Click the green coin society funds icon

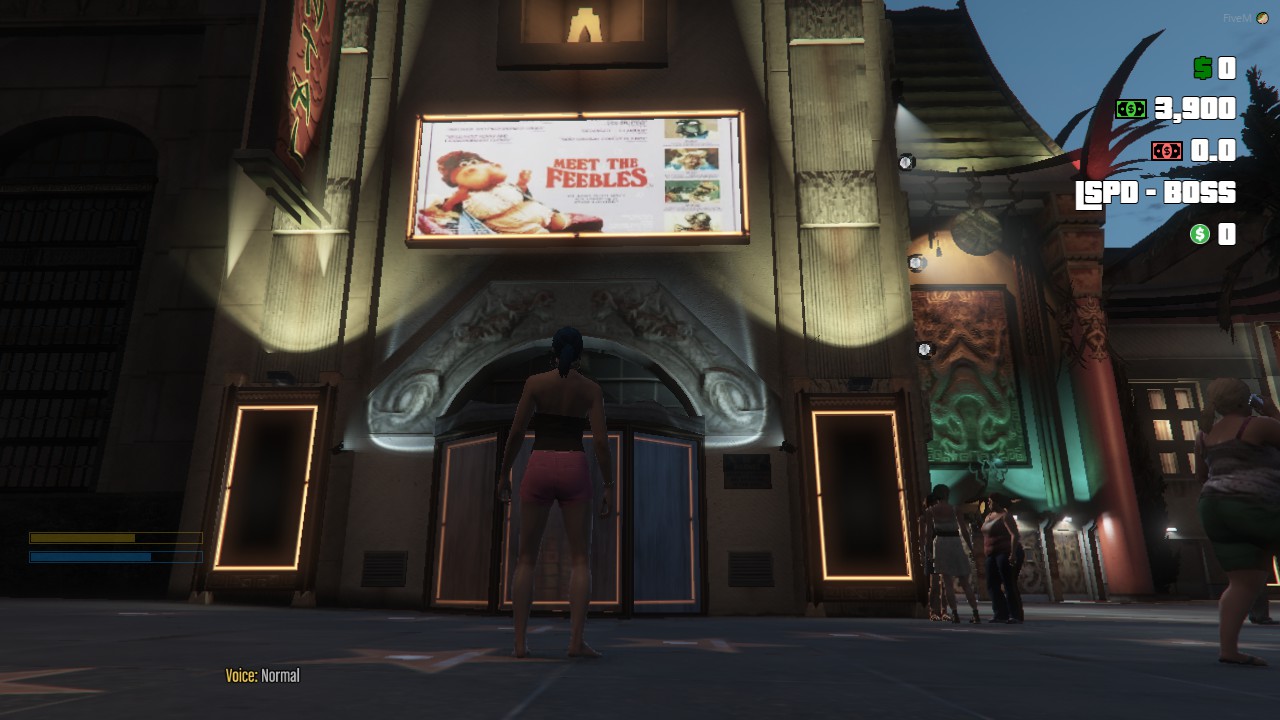point(1198,235)
